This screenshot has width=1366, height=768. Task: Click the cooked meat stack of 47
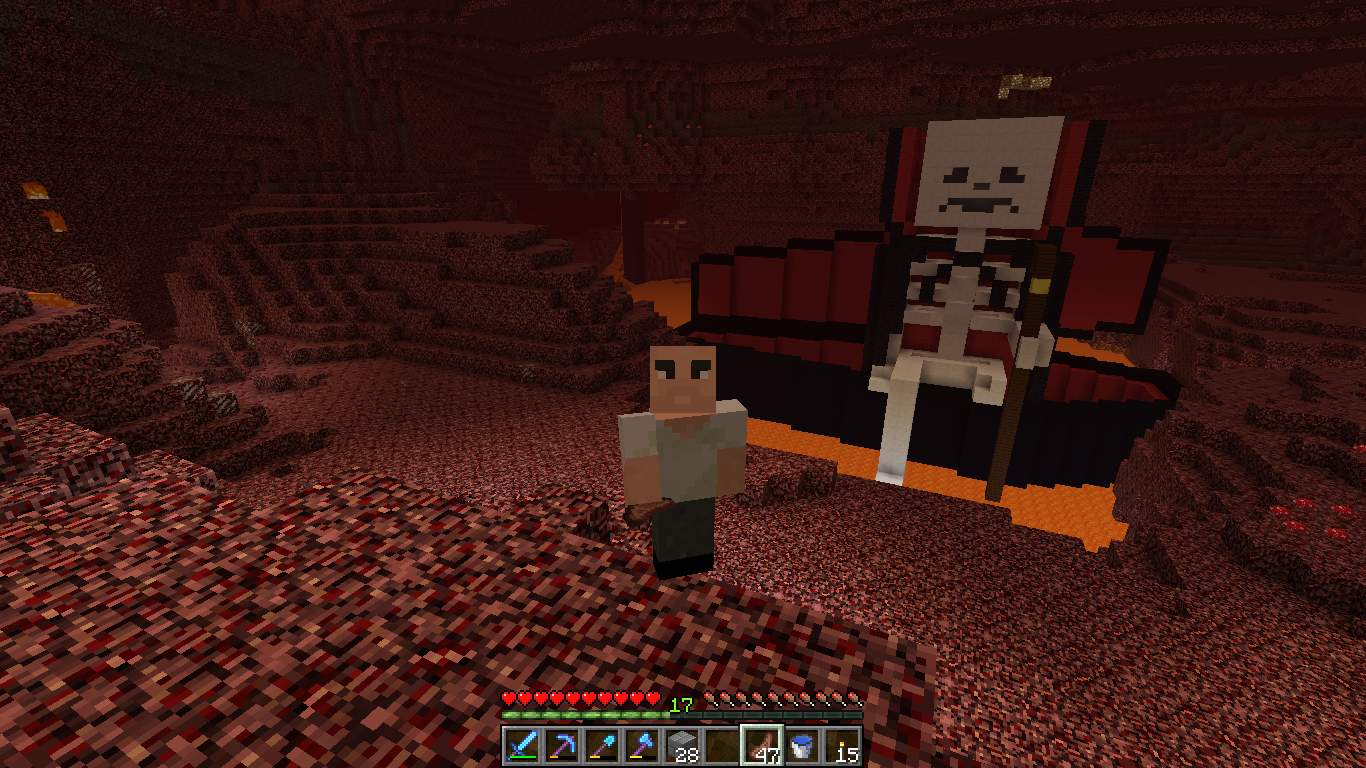coord(761,746)
